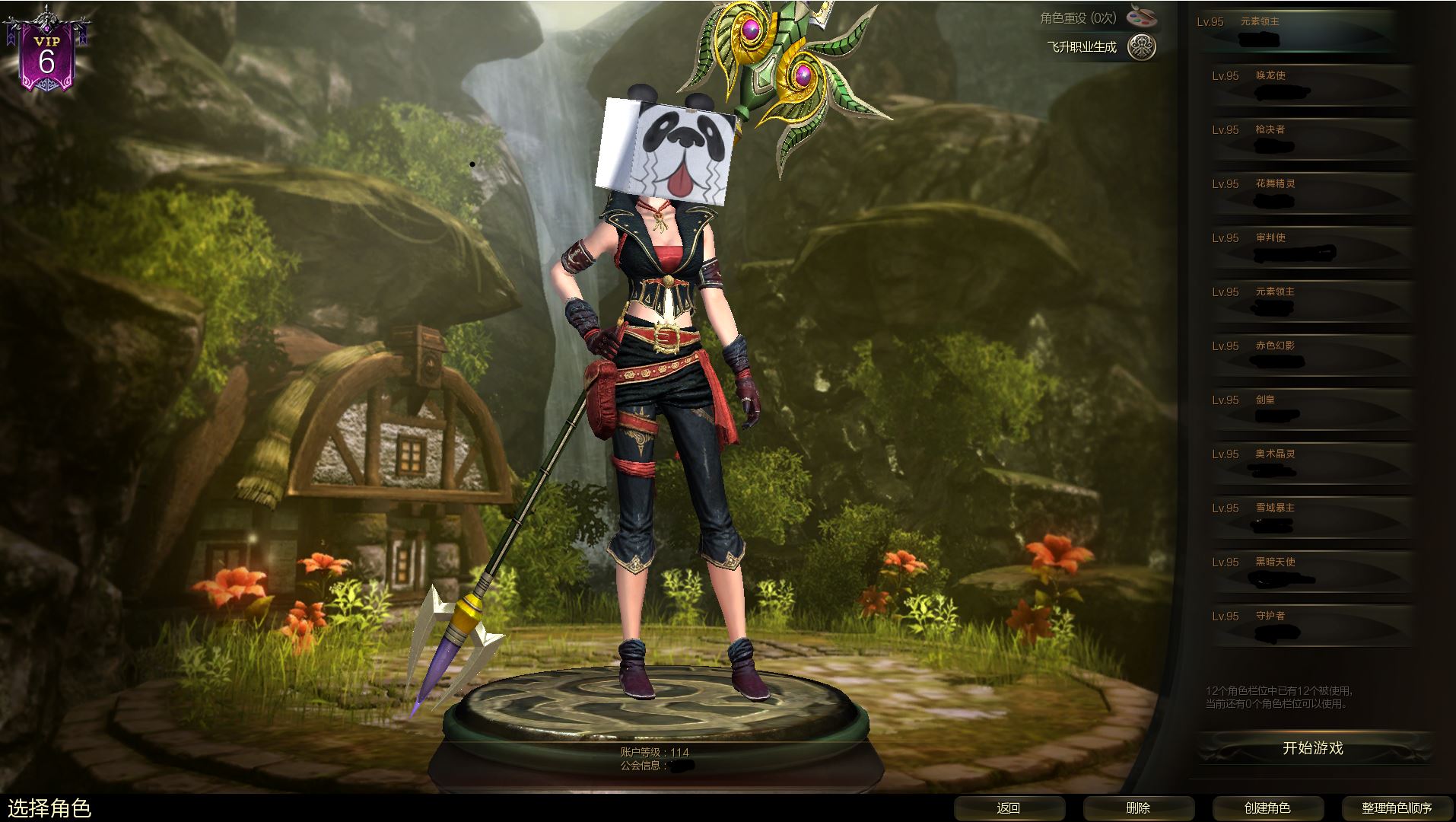
Task: Pick the 审判使 character from the list
Action: 1310,247
